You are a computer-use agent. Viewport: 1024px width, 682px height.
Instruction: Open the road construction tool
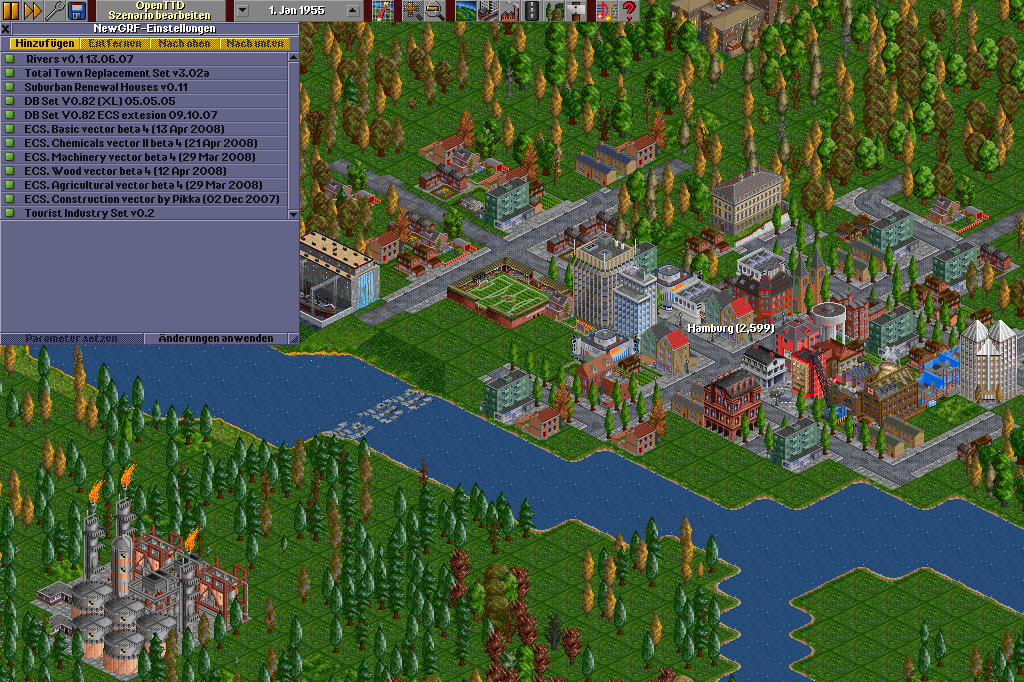[531, 10]
